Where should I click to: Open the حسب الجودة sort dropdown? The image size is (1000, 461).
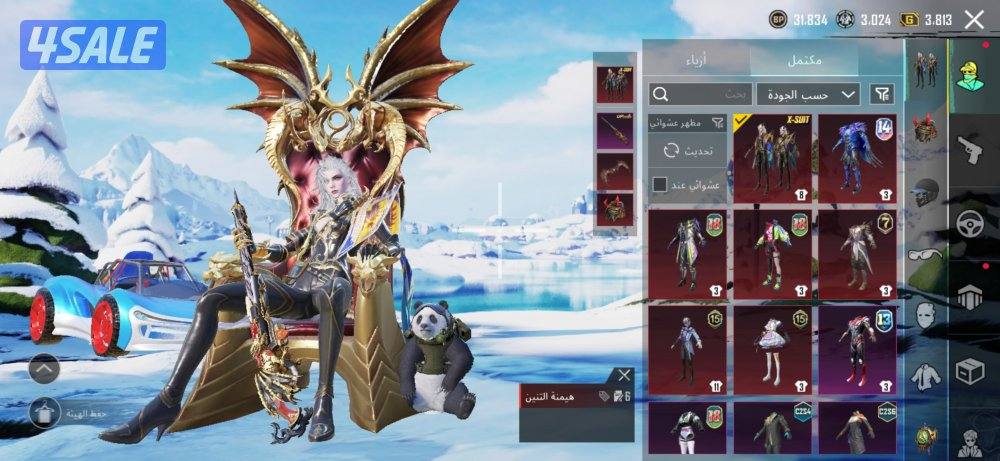coord(808,94)
